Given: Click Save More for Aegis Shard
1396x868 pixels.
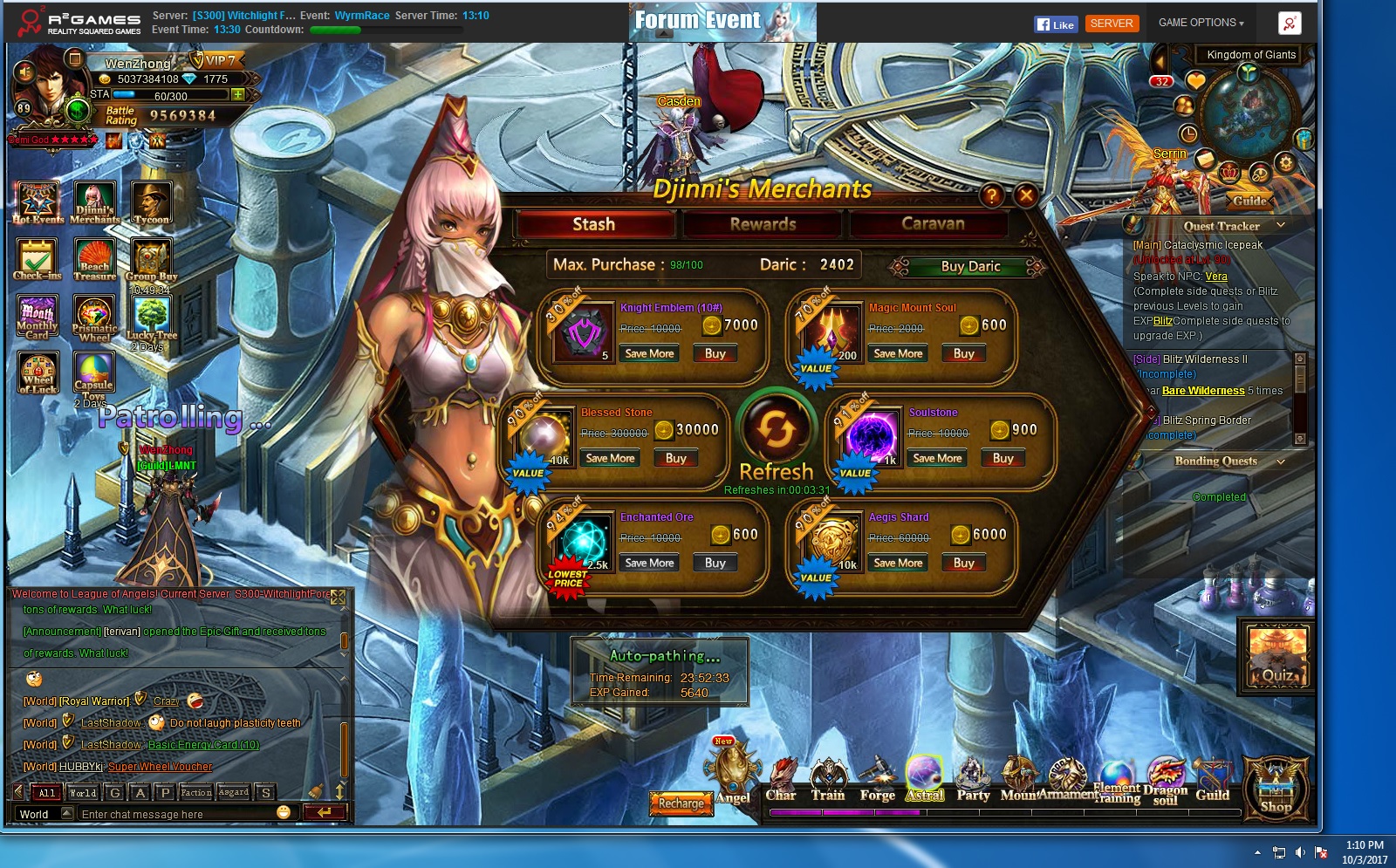Looking at the screenshot, I should coord(898,564).
